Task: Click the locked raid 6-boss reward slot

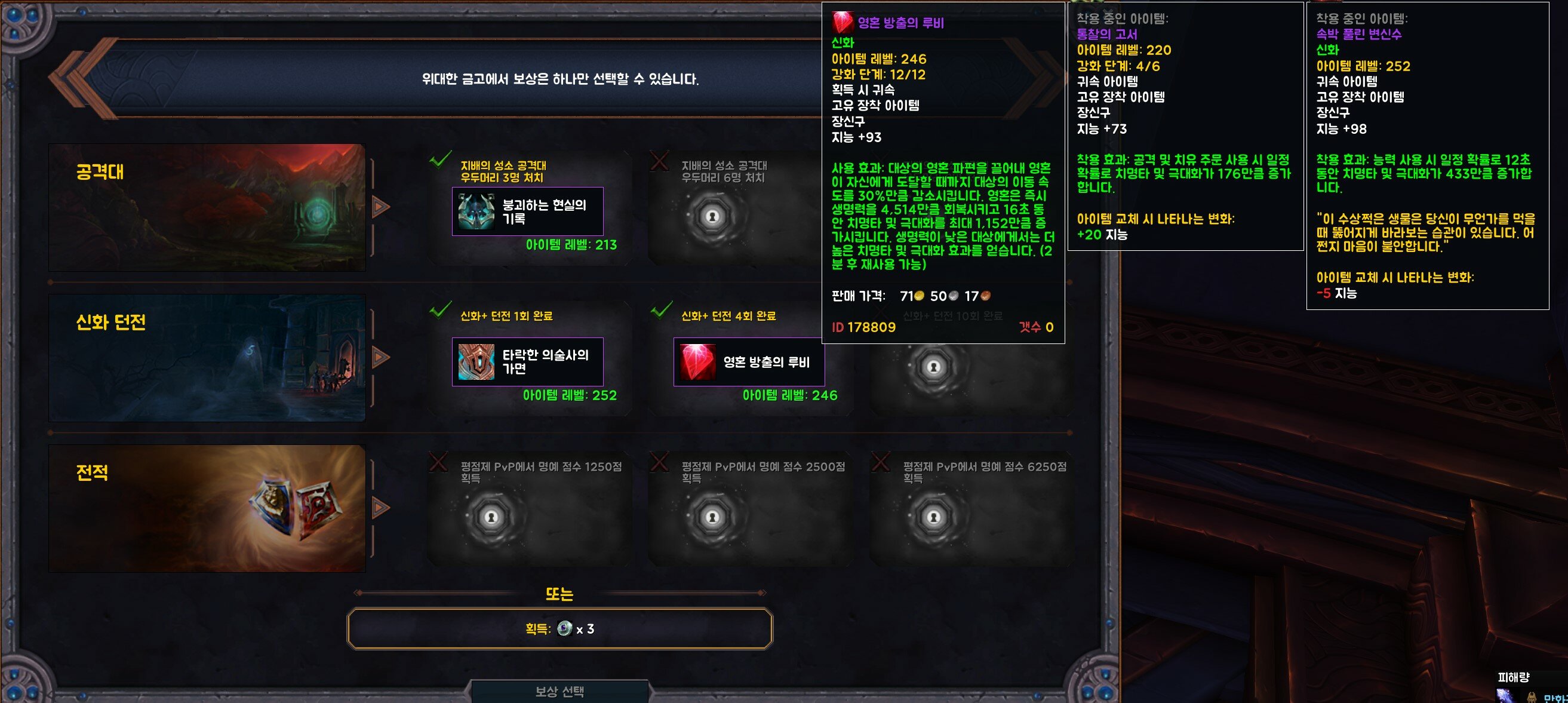Action: point(712,216)
